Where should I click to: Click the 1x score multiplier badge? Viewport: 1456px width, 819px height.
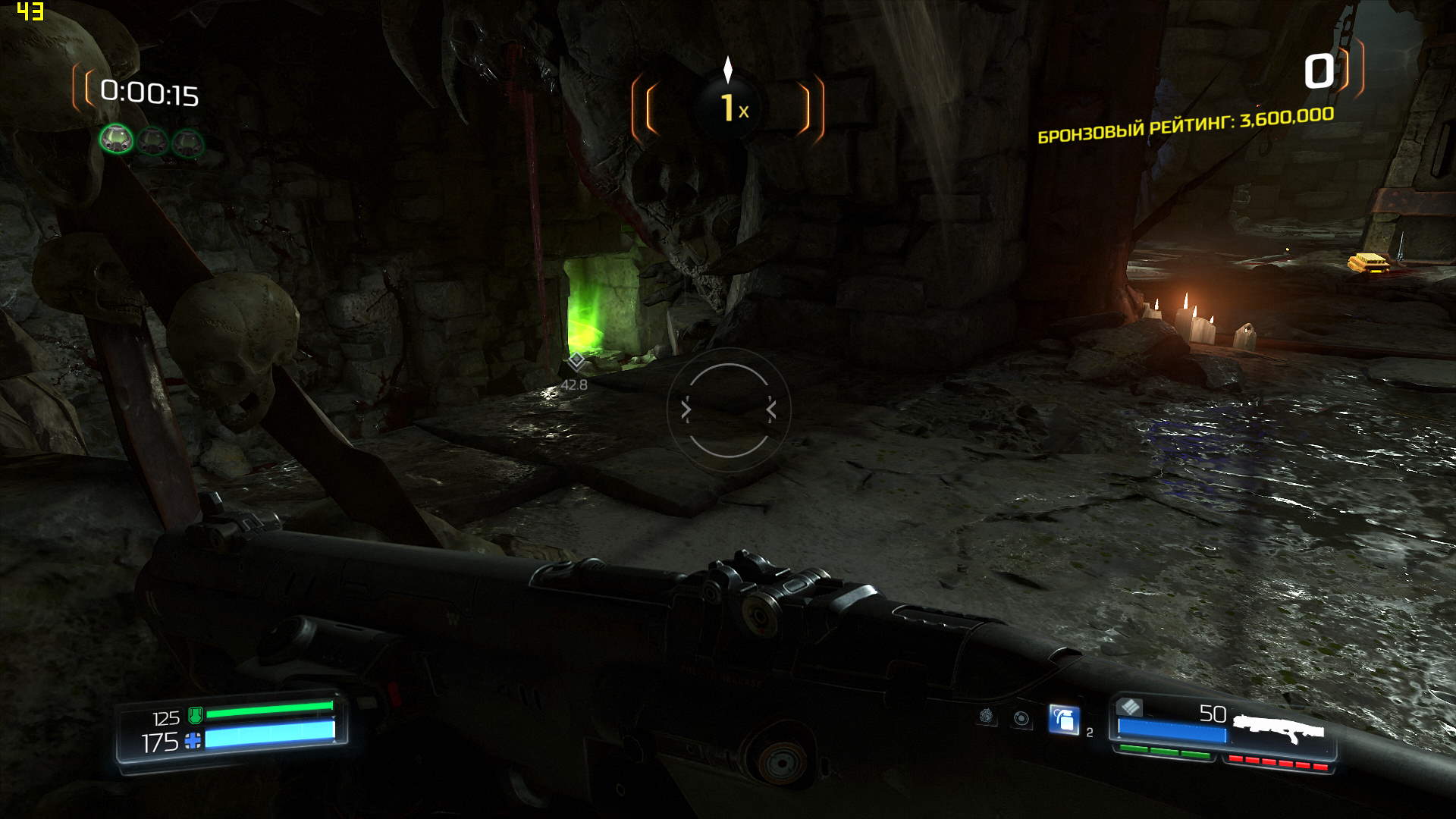tap(729, 108)
